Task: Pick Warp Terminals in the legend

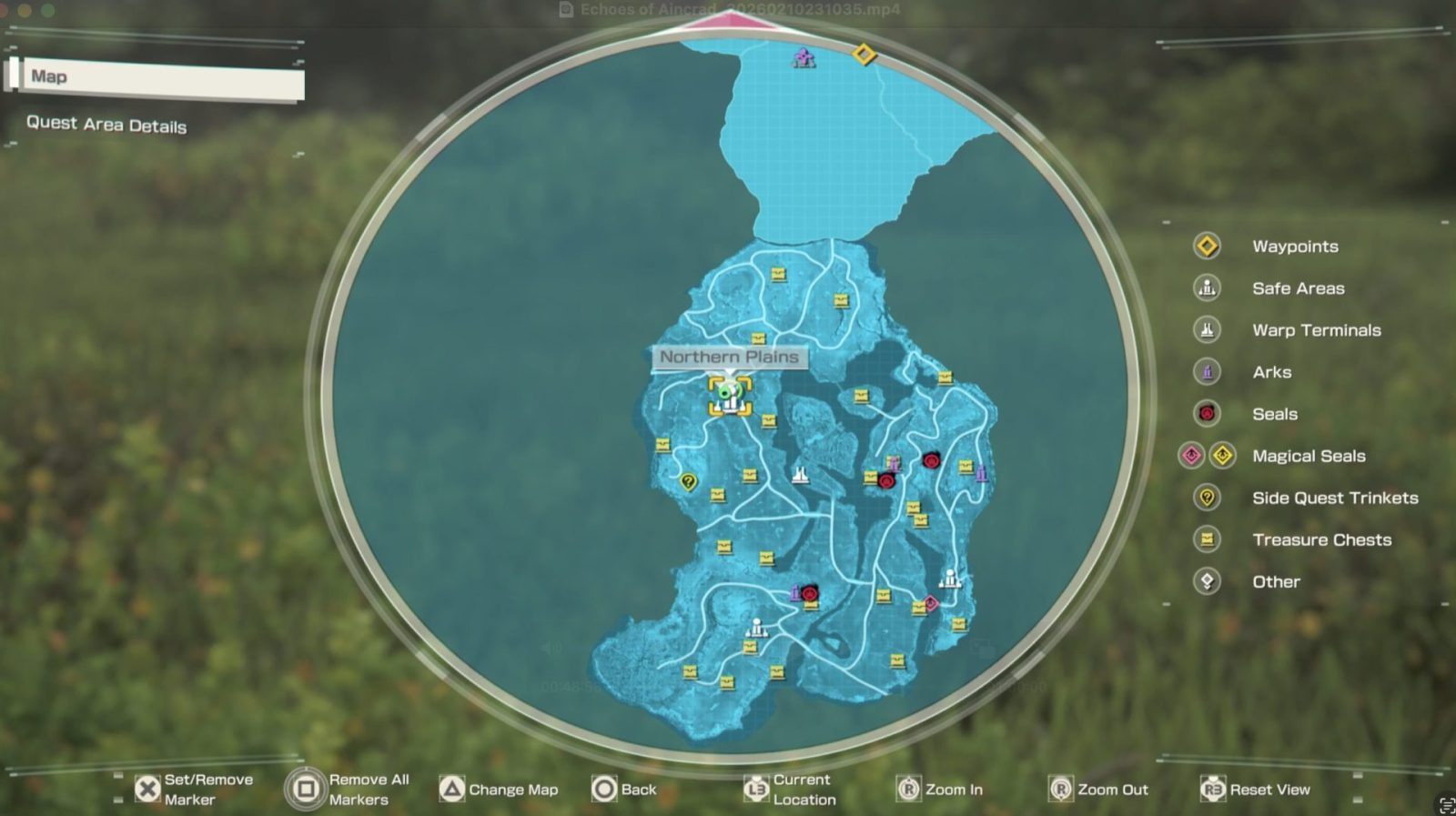Action: point(1316,330)
